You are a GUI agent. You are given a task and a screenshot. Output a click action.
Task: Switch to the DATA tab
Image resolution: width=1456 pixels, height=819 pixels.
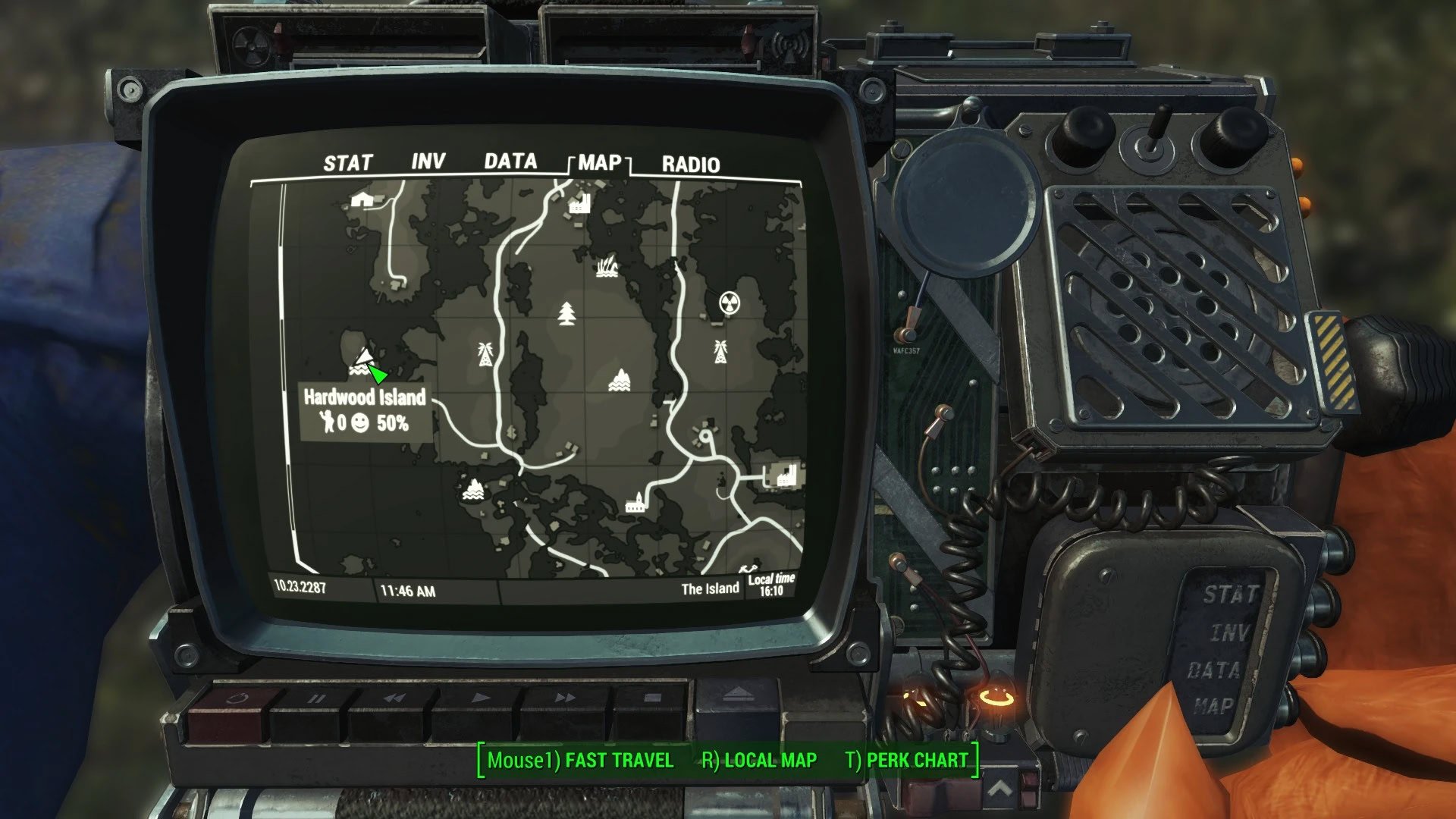(x=510, y=162)
